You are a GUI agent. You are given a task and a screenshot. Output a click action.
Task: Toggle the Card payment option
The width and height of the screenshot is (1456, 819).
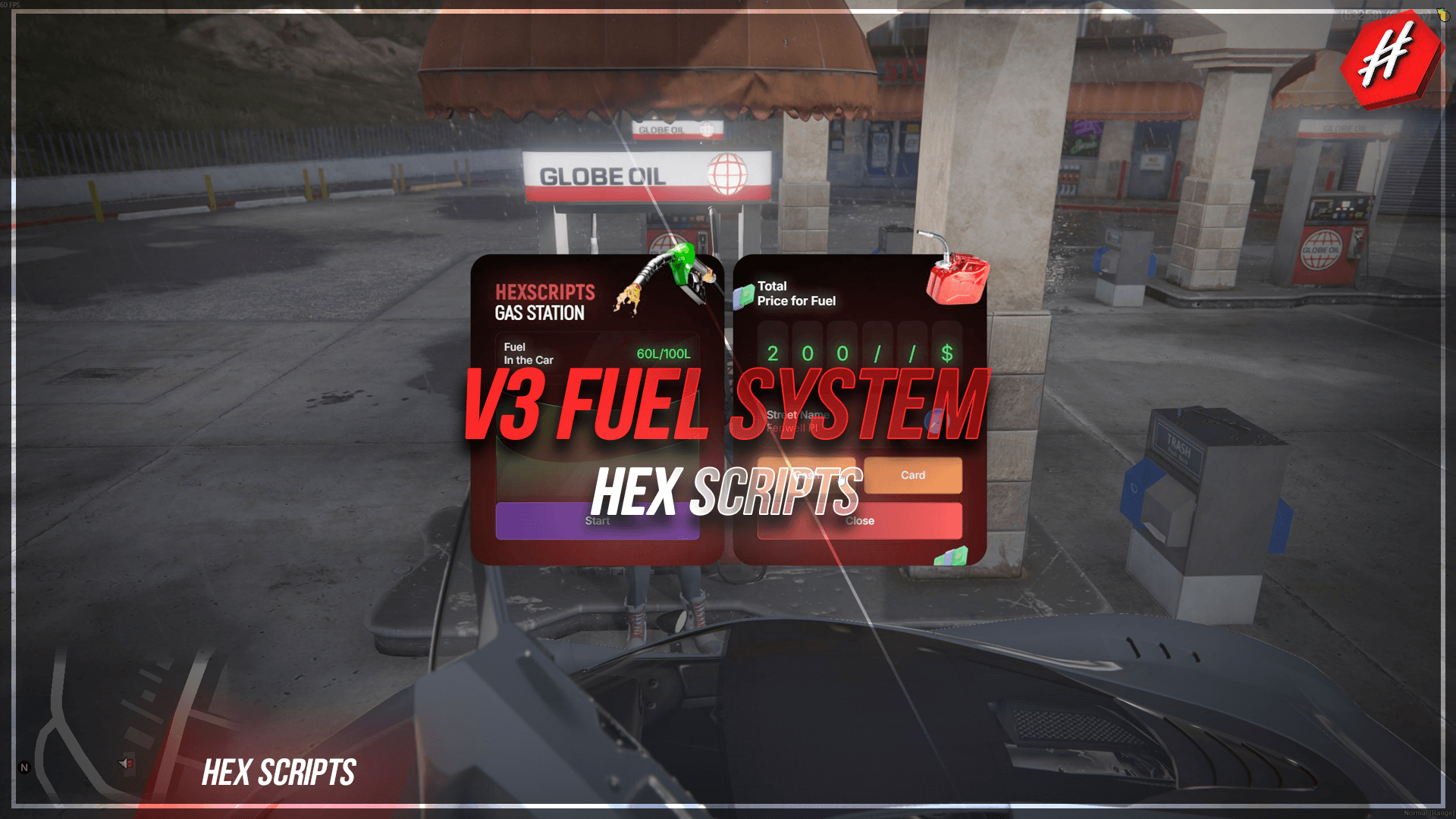(x=913, y=475)
